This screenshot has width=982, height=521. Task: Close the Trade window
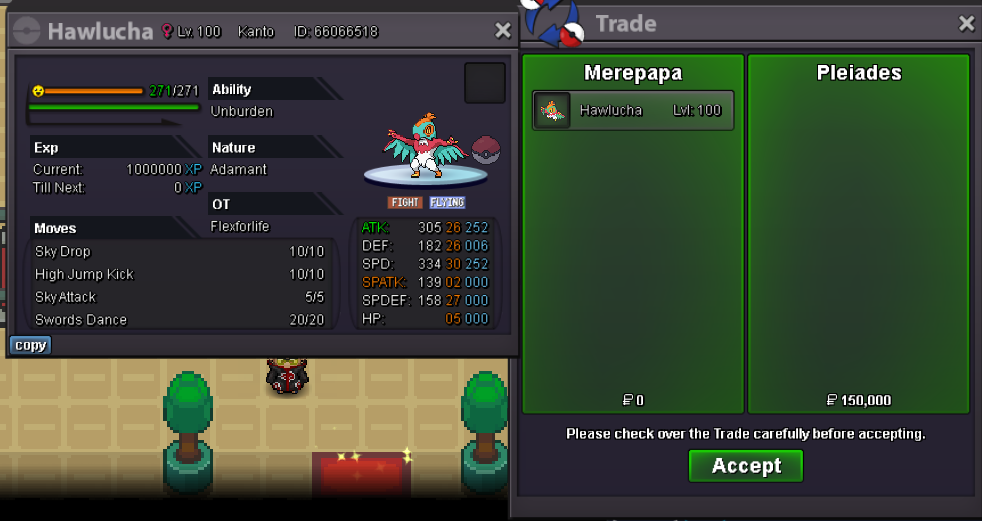966,23
